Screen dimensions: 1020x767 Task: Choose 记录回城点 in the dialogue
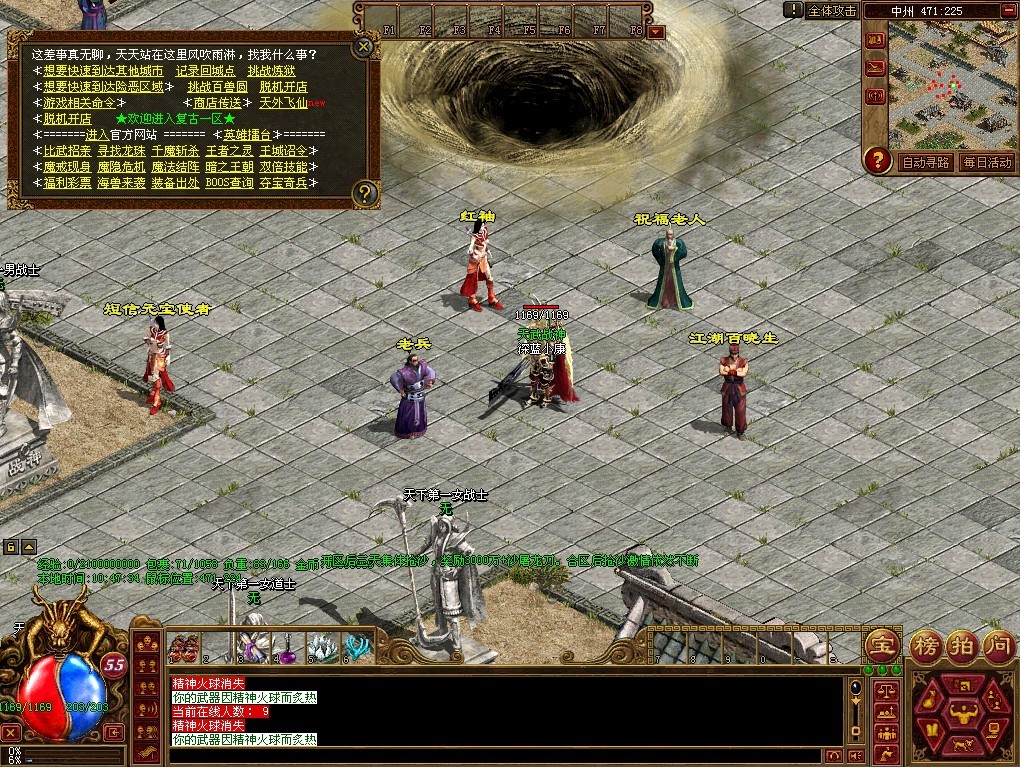click(205, 71)
